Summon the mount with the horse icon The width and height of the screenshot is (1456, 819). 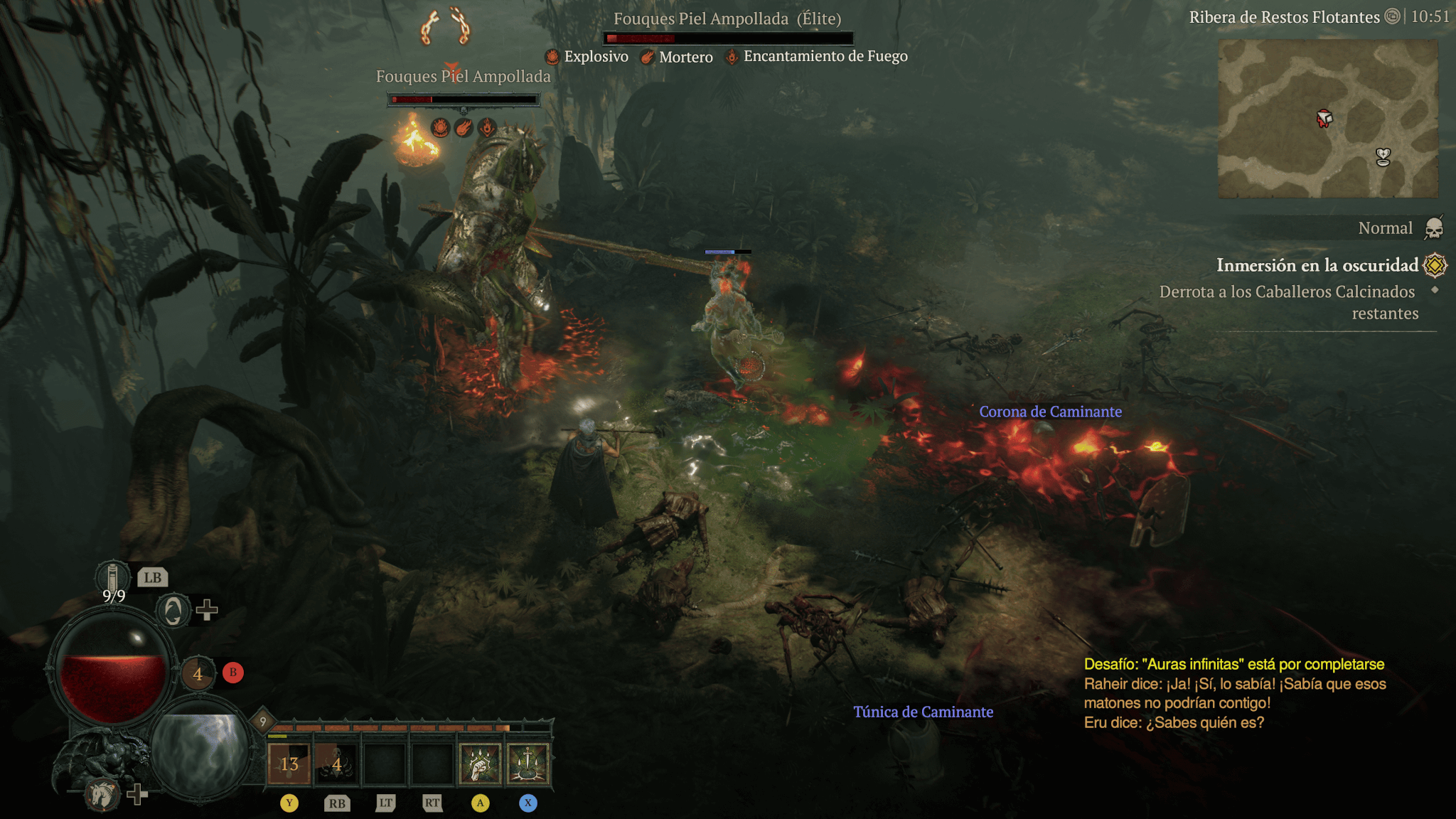(102, 794)
